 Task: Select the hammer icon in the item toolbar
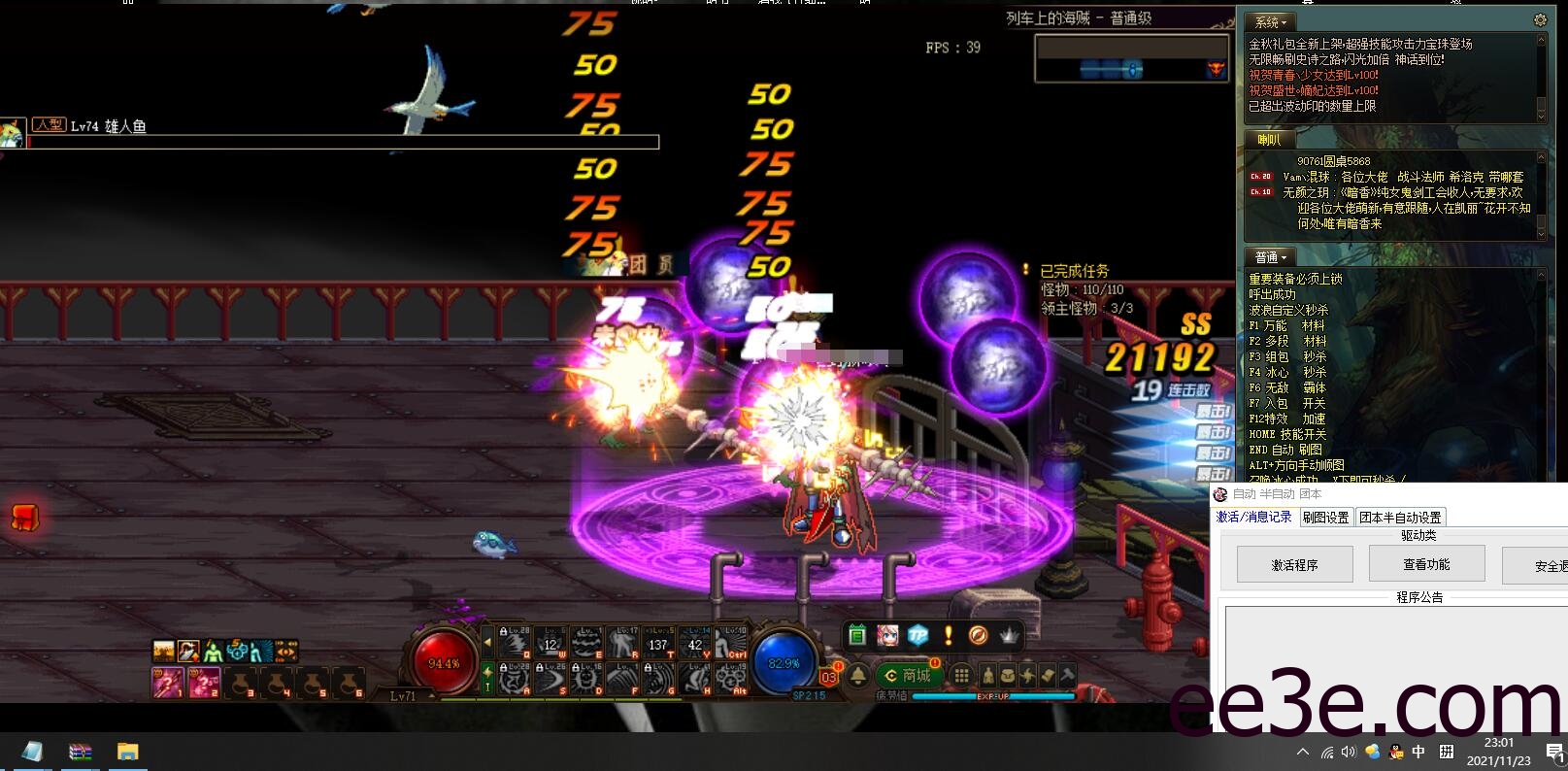coord(1066,675)
